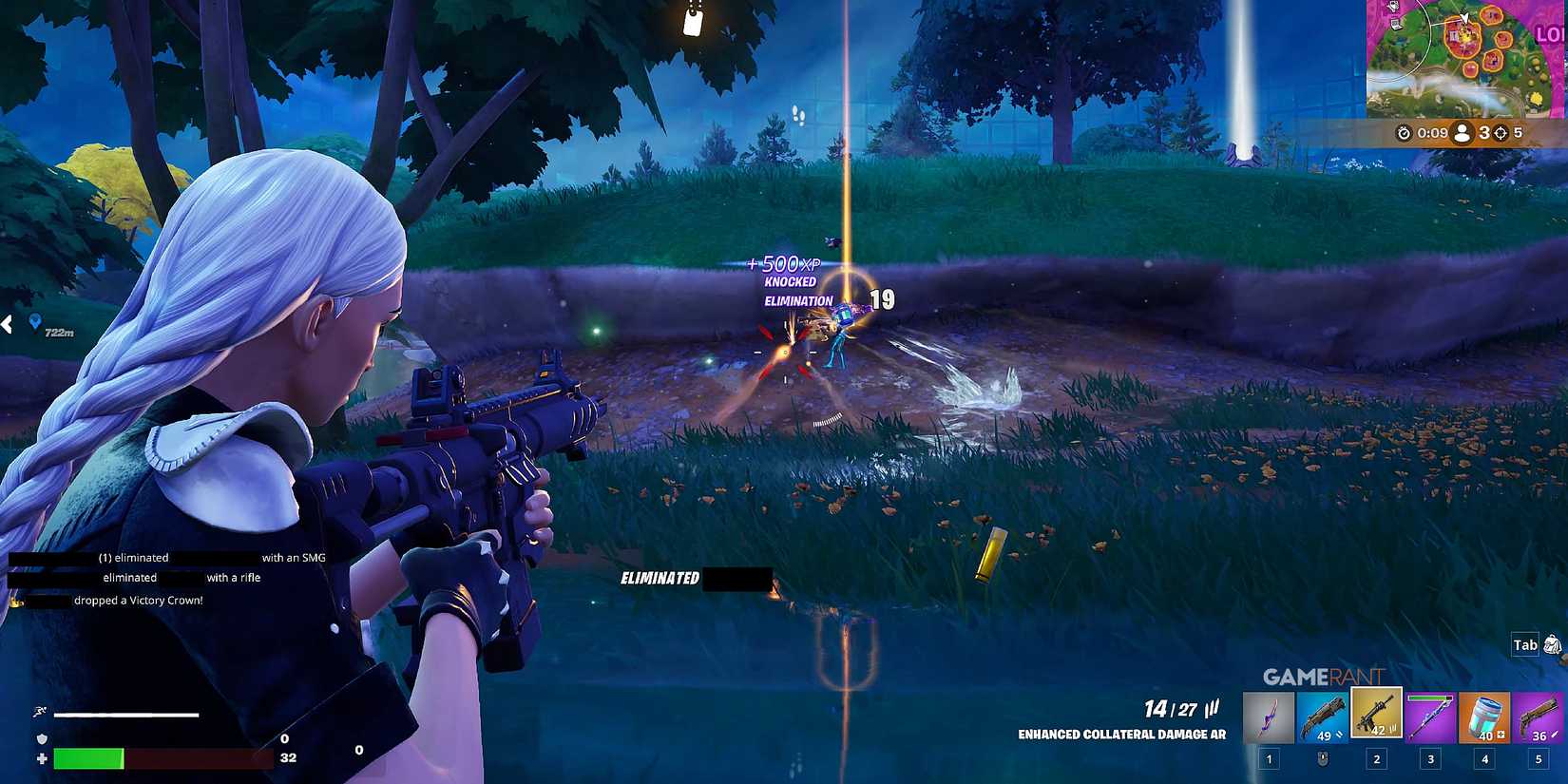Click the shield indicator showing 0
This screenshot has width=1568, height=784.
coord(283,737)
